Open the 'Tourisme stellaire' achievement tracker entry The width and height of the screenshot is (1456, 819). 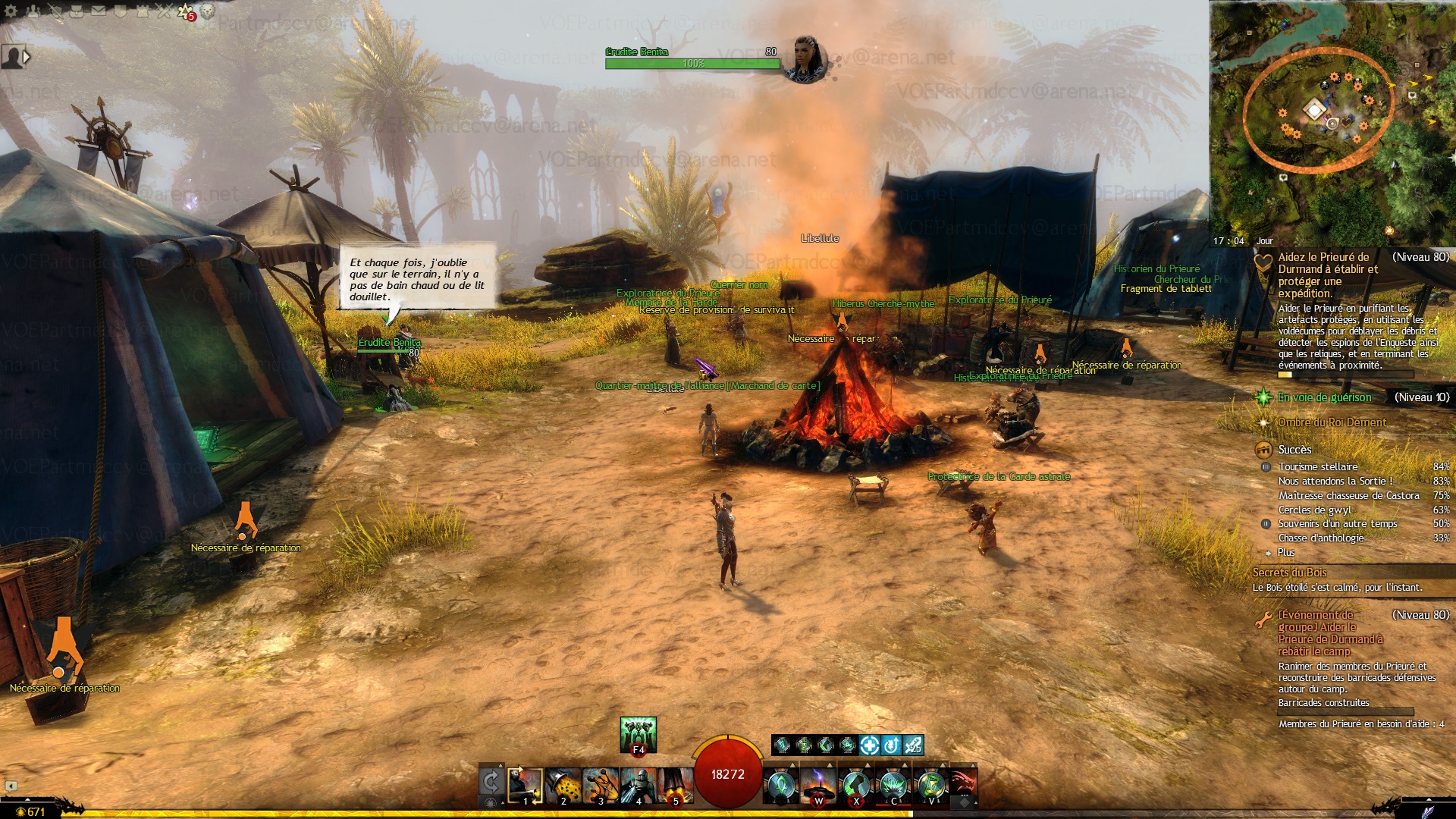1318,467
